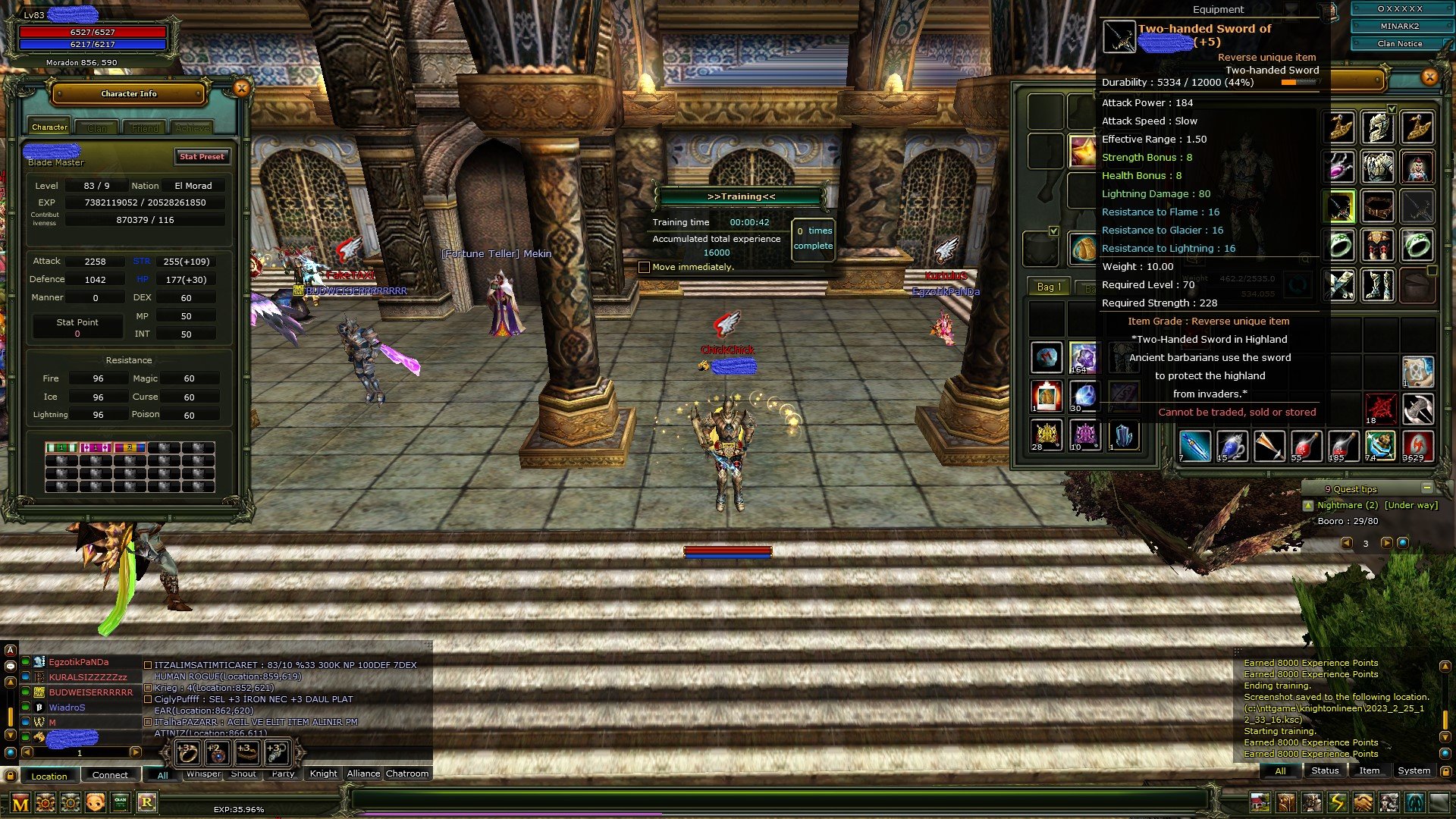The height and width of the screenshot is (819, 1456).
Task: Open the yellow M menu button
Action: (20, 803)
